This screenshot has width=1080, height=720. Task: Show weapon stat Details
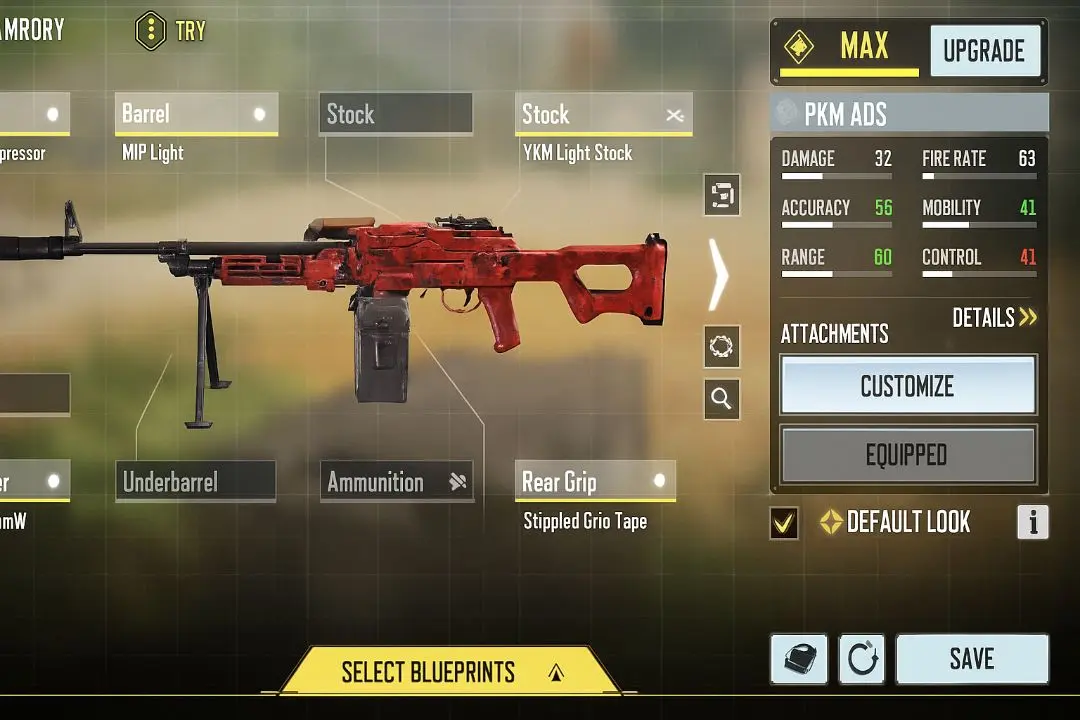pyautogui.click(x=994, y=318)
